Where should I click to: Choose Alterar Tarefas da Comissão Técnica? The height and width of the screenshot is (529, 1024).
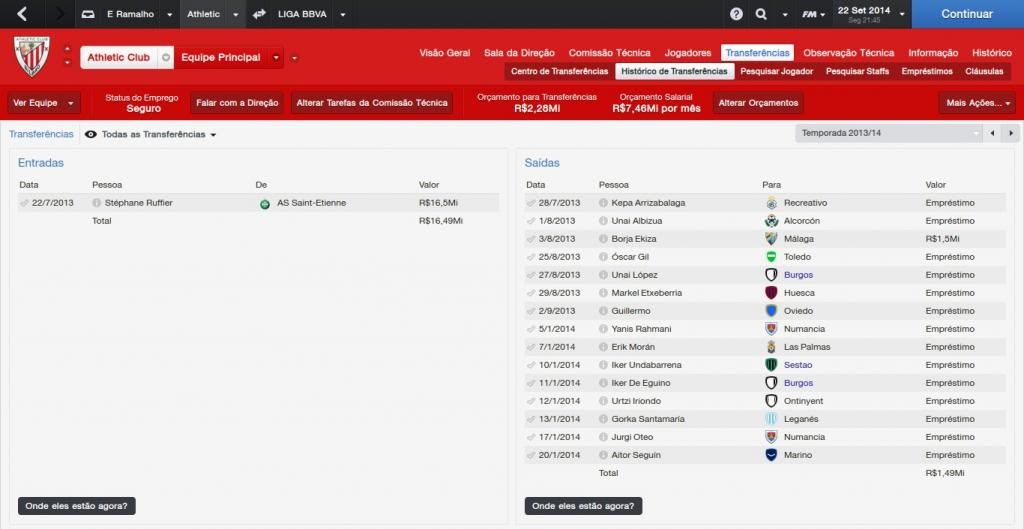coord(372,103)
